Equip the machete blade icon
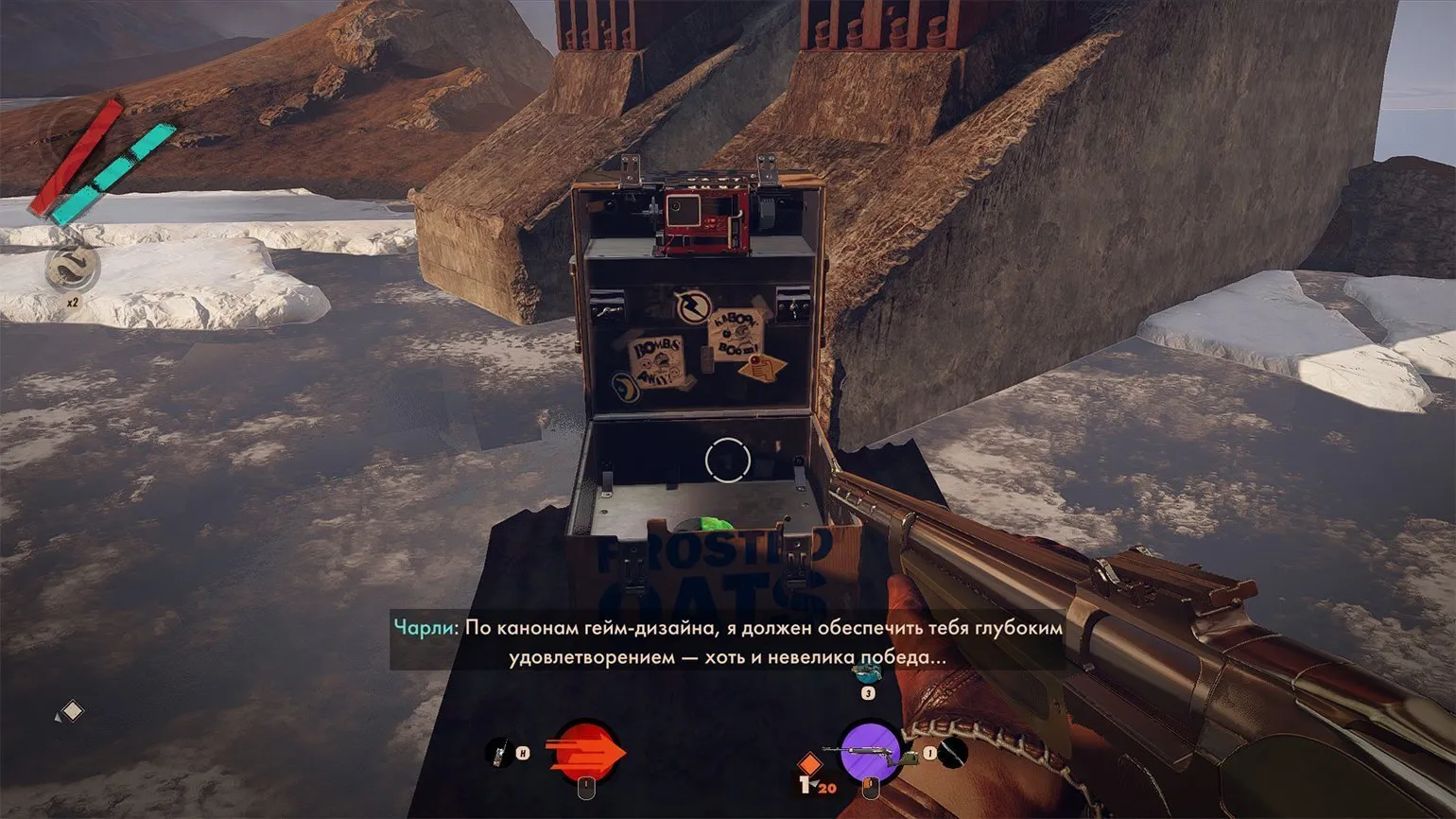Image resolution: width=1456 pixels, height=819 pixels. coord(954,753)
